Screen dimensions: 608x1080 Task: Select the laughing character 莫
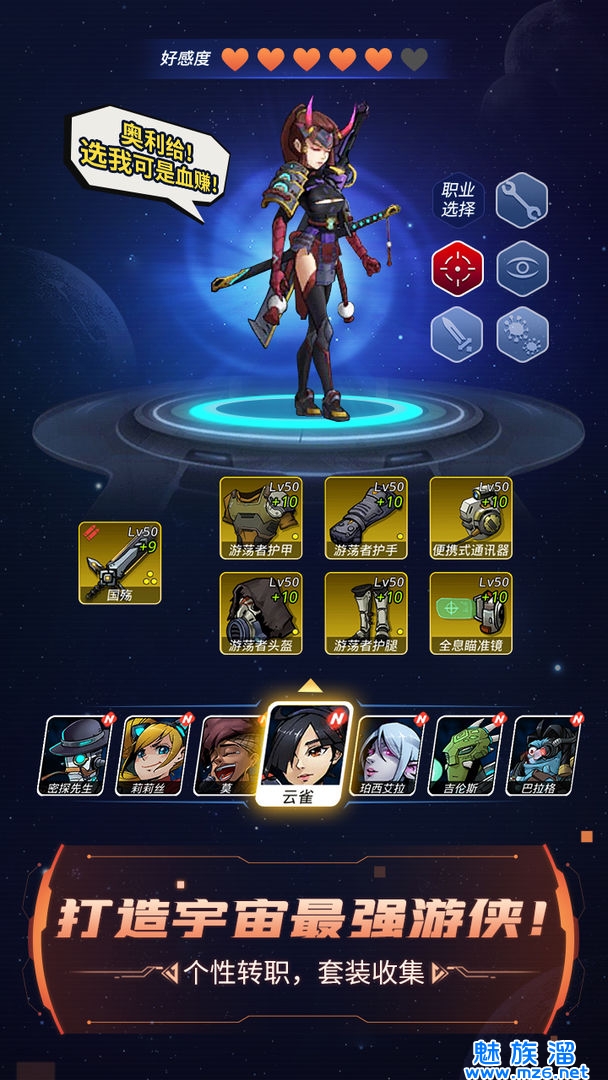[x=229, y=755]
